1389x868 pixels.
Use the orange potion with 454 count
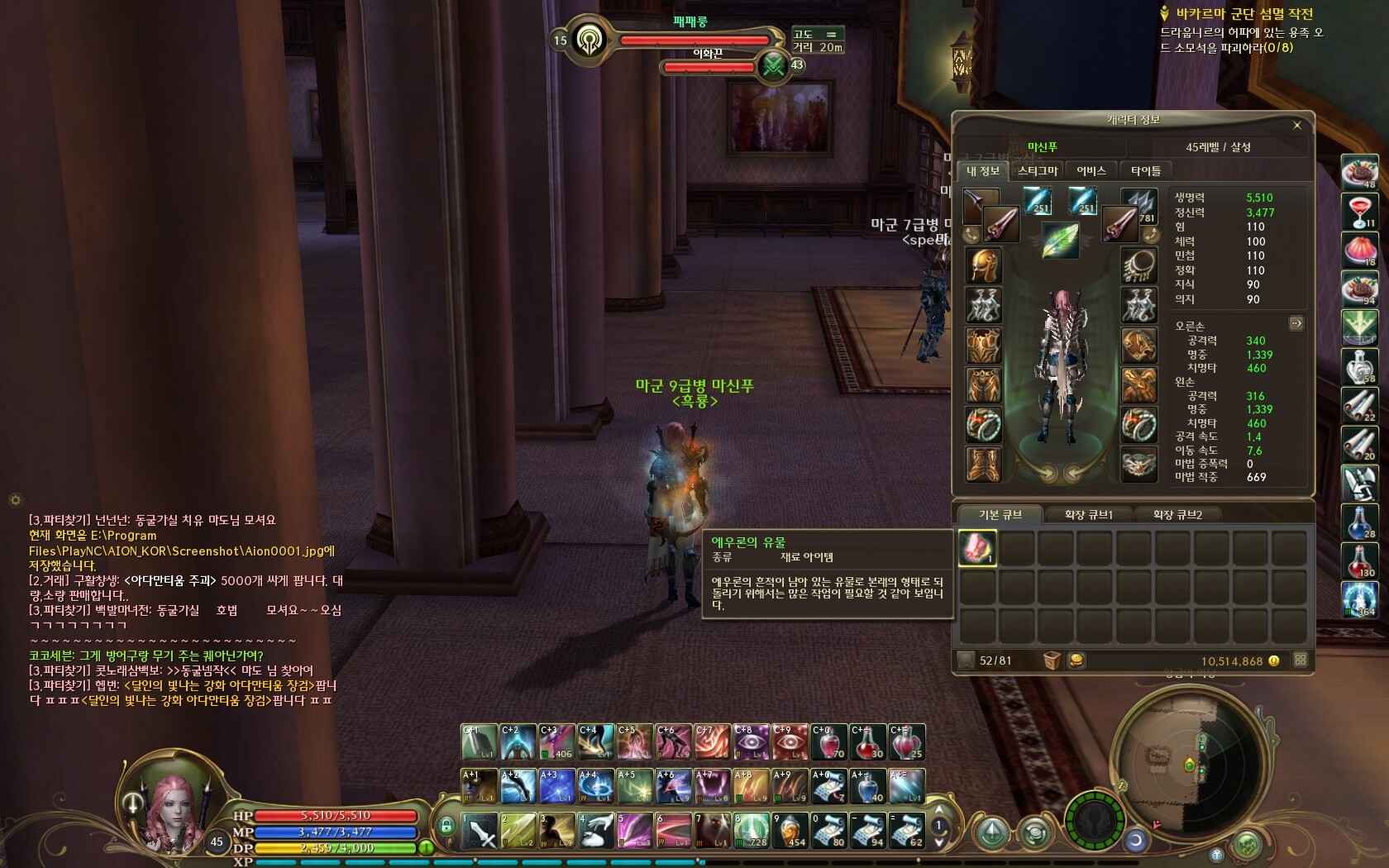[x=790, y=830]
